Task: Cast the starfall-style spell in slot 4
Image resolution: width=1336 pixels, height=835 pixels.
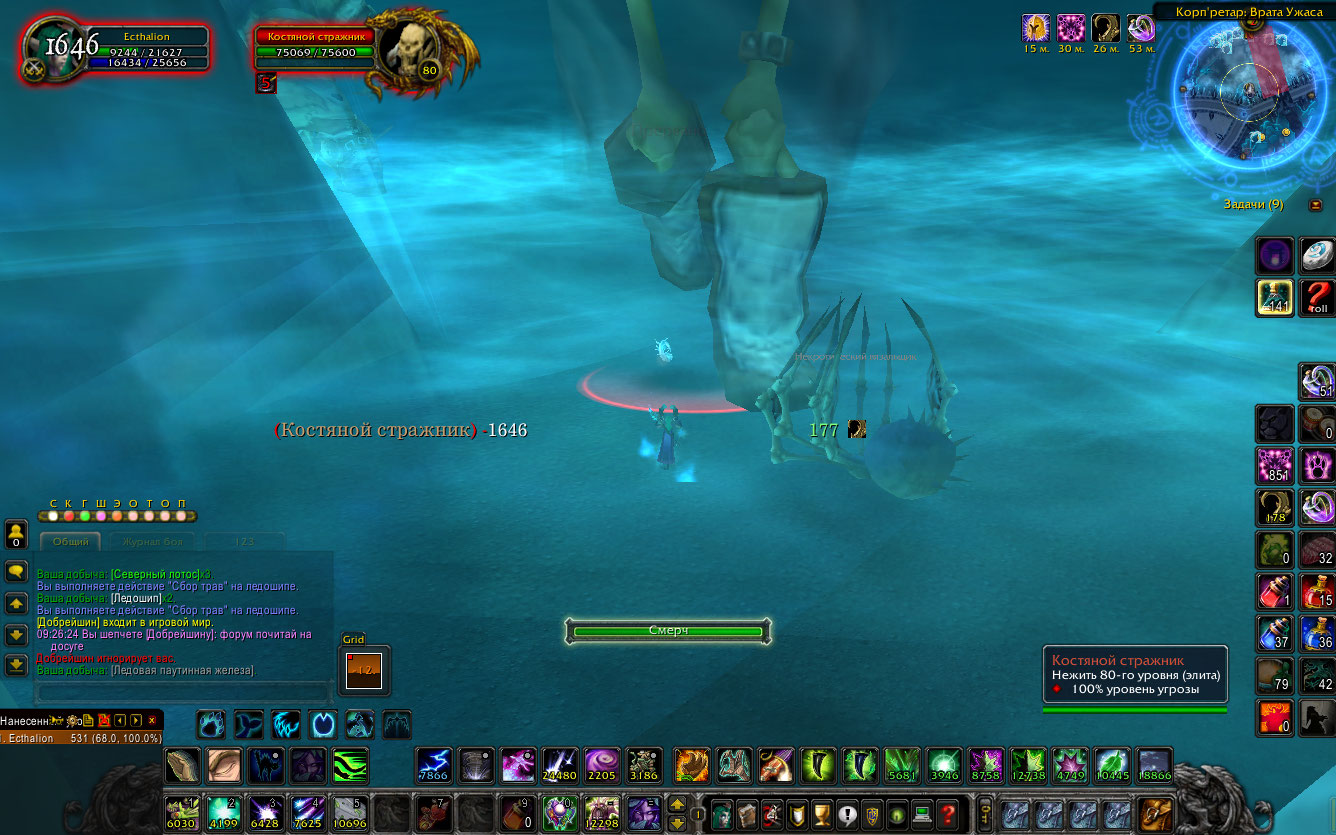Action: pos(308,812)
